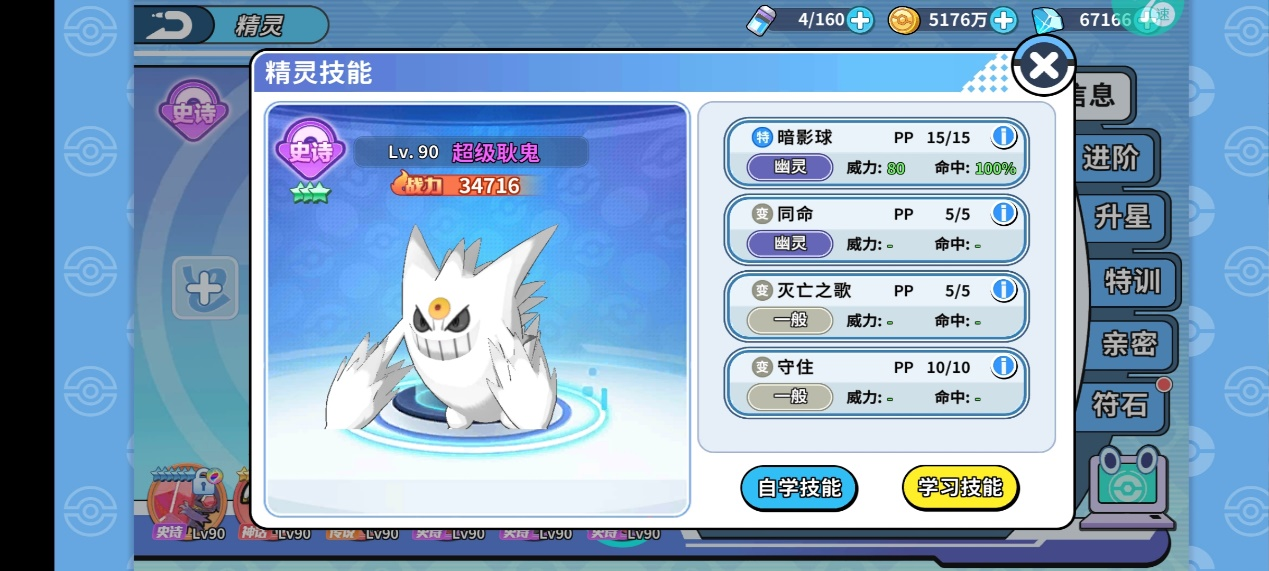Switch to the 进阶 tab
Viewport: 1269px width, 571px height.
[x=1110, y=158]
